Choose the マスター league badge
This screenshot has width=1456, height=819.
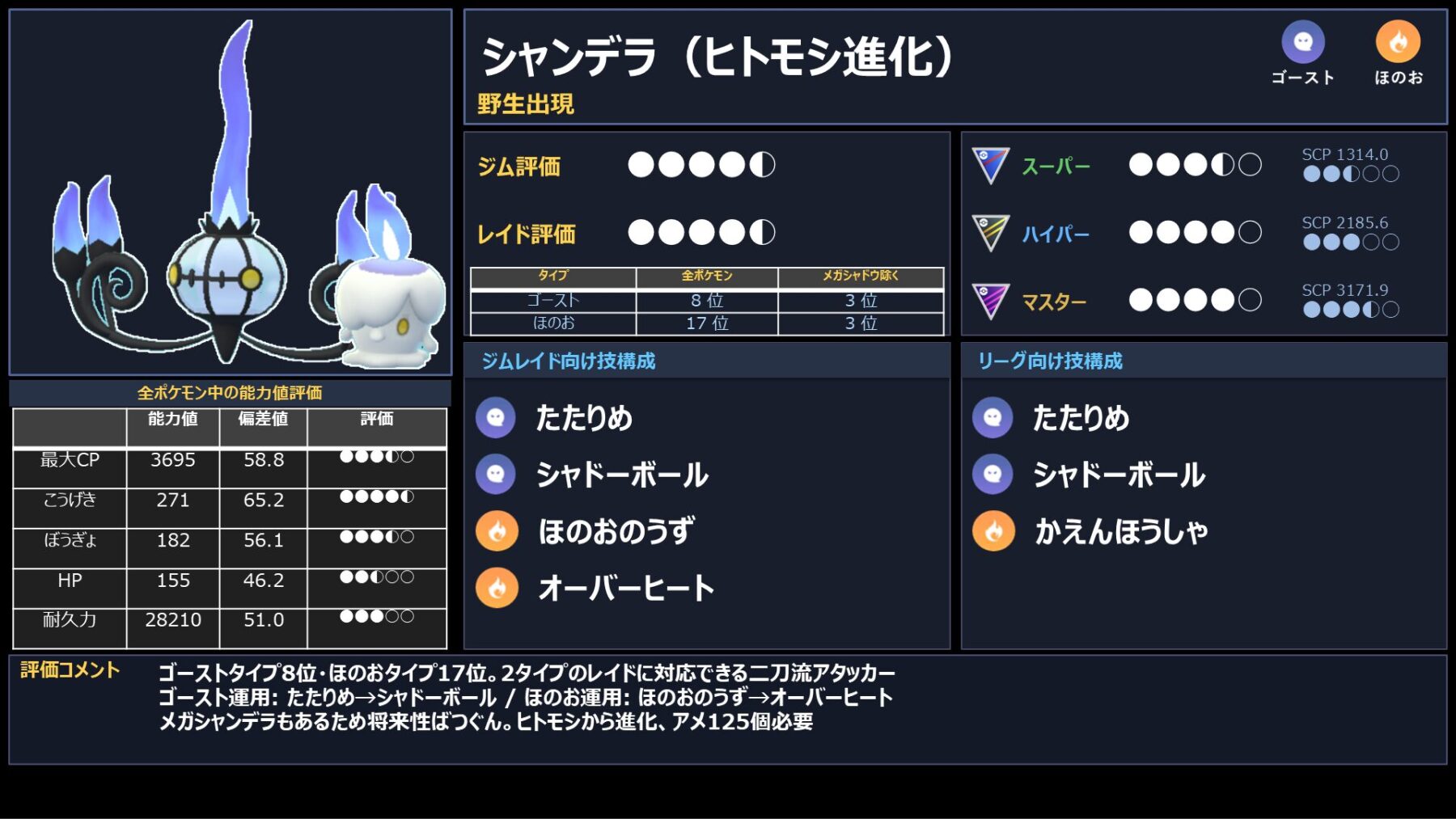point(990,302)
